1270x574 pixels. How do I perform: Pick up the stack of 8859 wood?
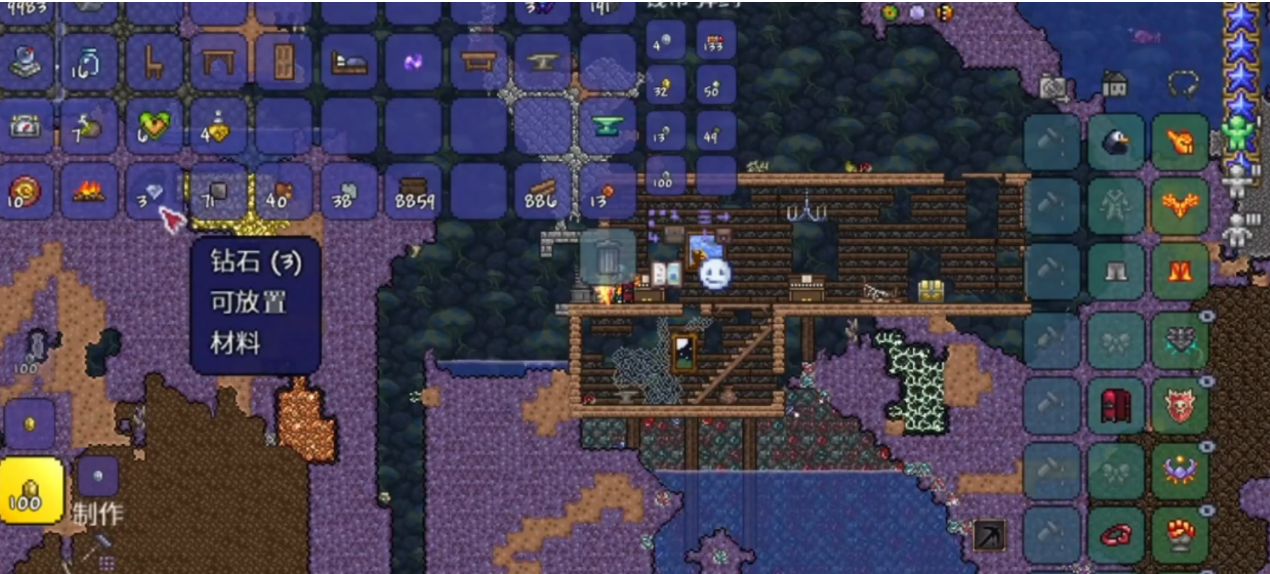(413, 191)
